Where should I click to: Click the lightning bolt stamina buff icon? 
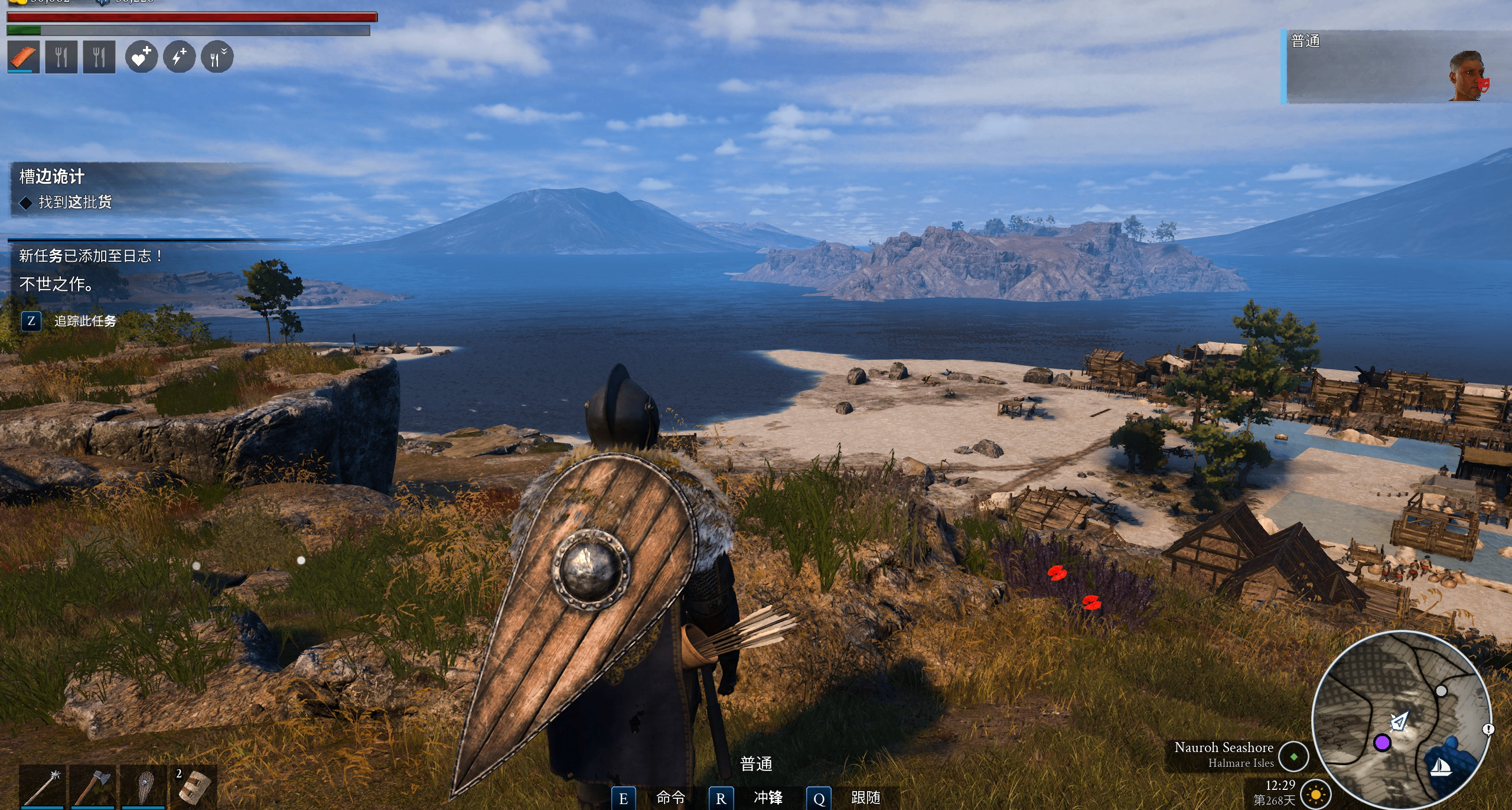tap(179, 57)
